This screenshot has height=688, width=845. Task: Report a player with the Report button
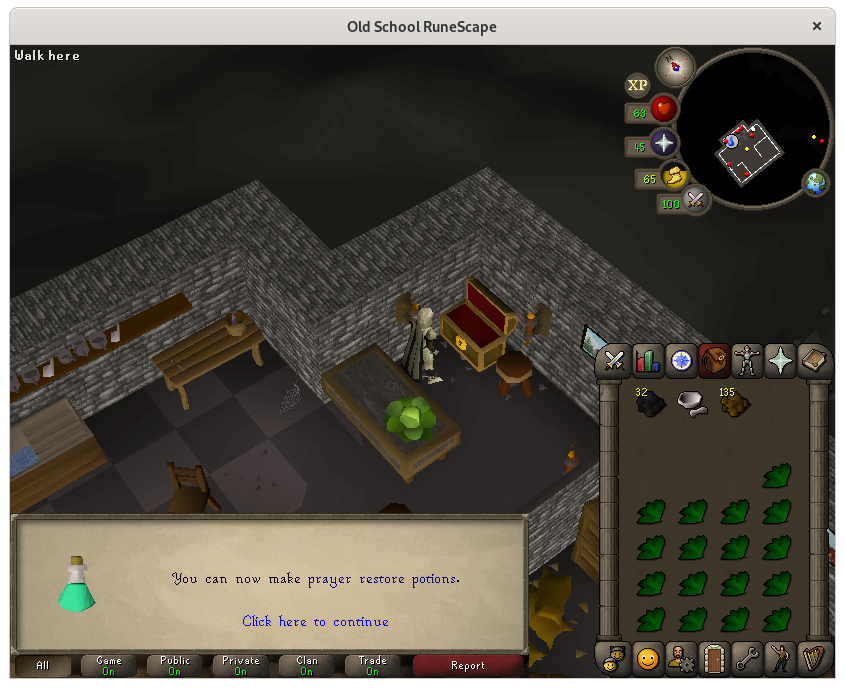coord(467,665)
